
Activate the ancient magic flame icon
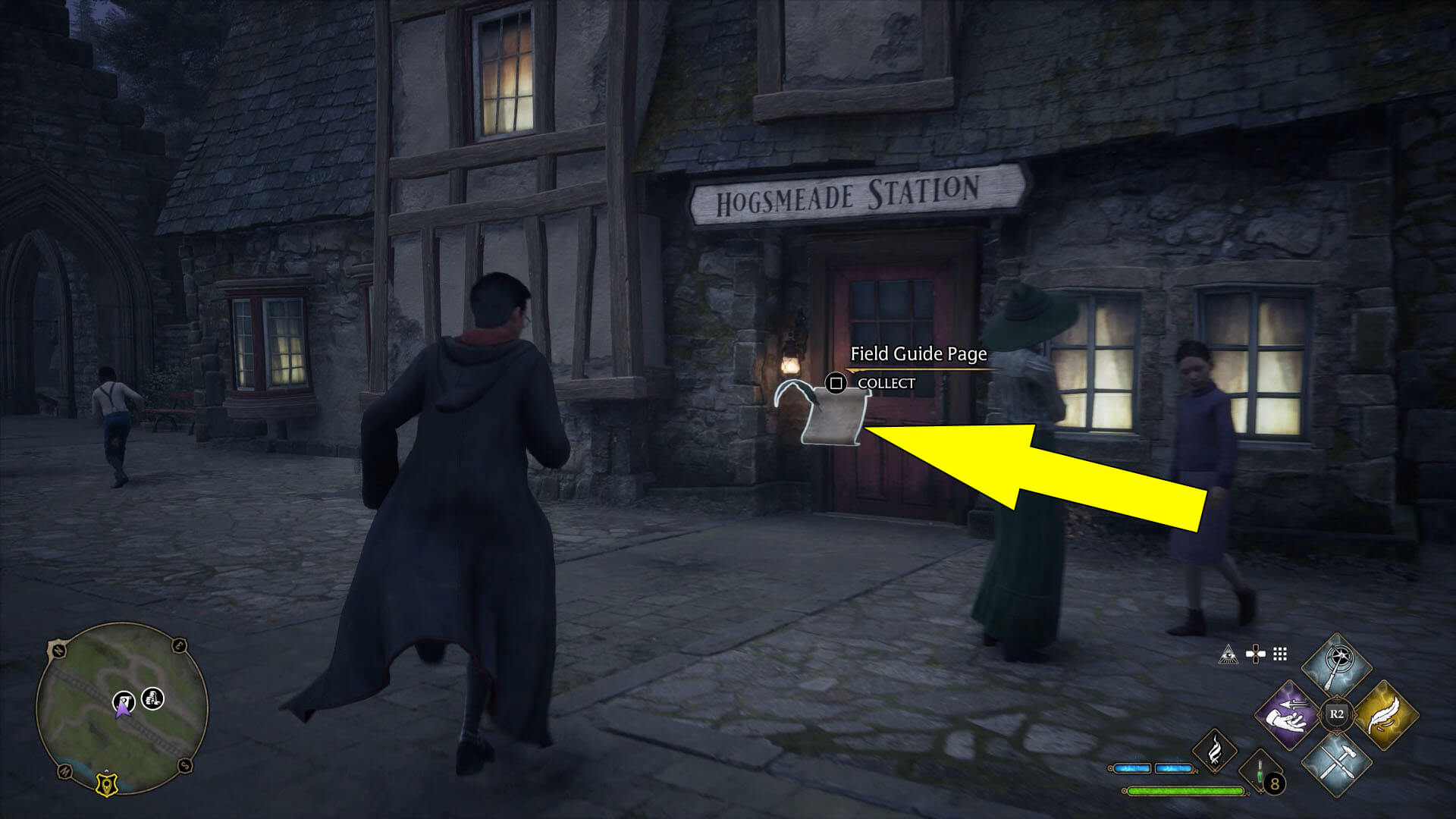pos(1214,751)
